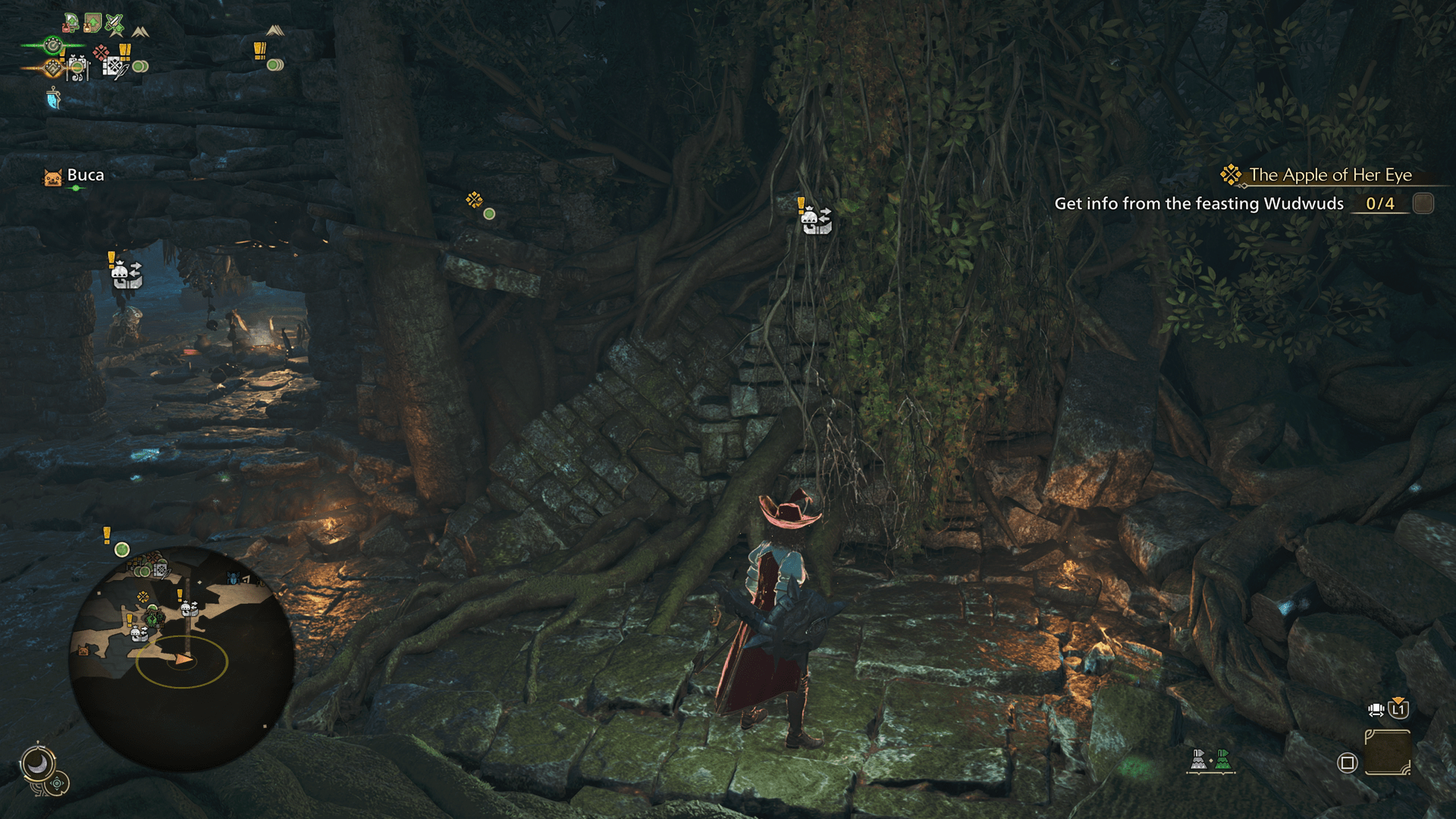Select the objective text Get info from feasting Wudwuds
The image size is (1456, 819).
pos(1200,204)
